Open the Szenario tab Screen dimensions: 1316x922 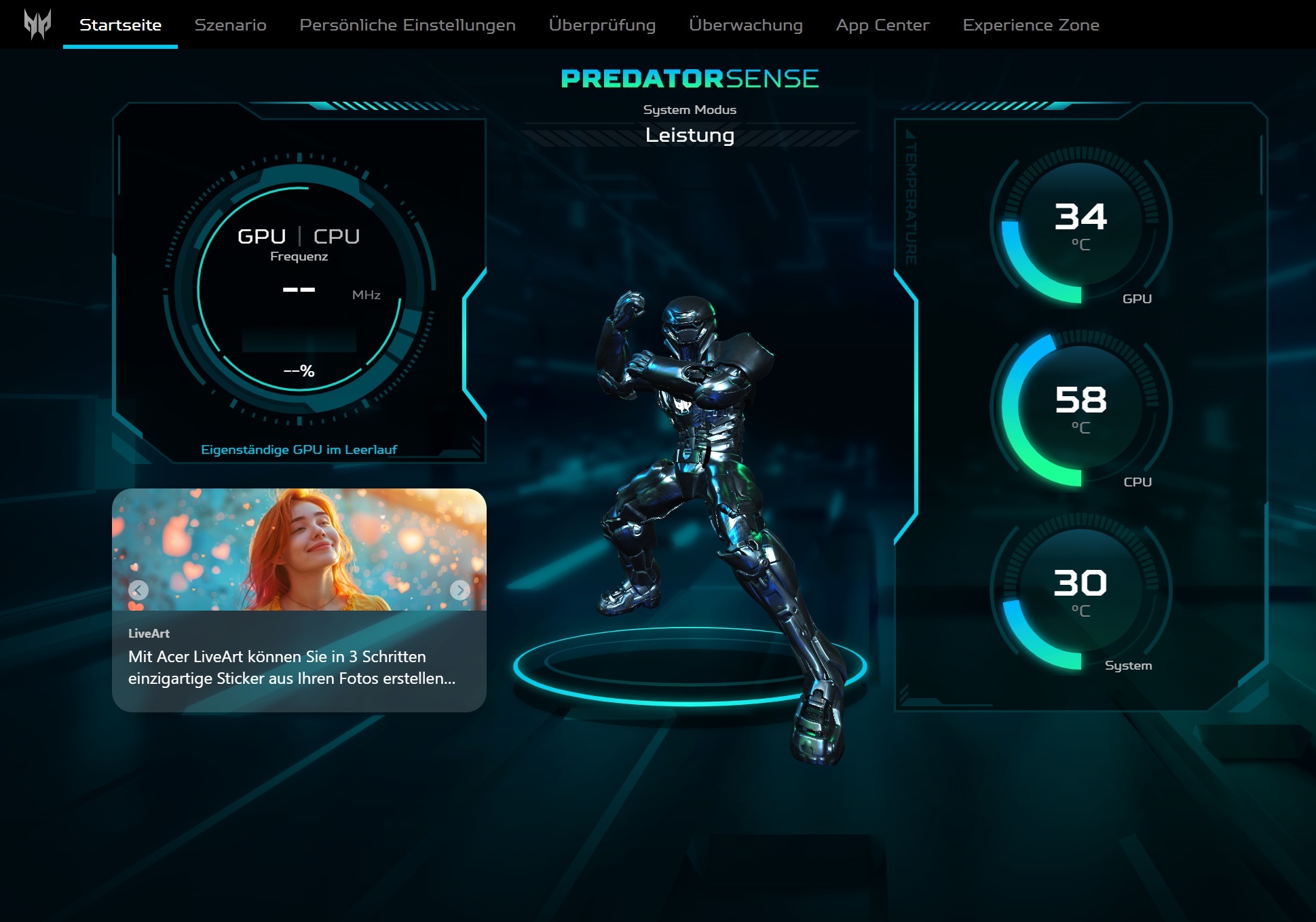tap(230, 25)
